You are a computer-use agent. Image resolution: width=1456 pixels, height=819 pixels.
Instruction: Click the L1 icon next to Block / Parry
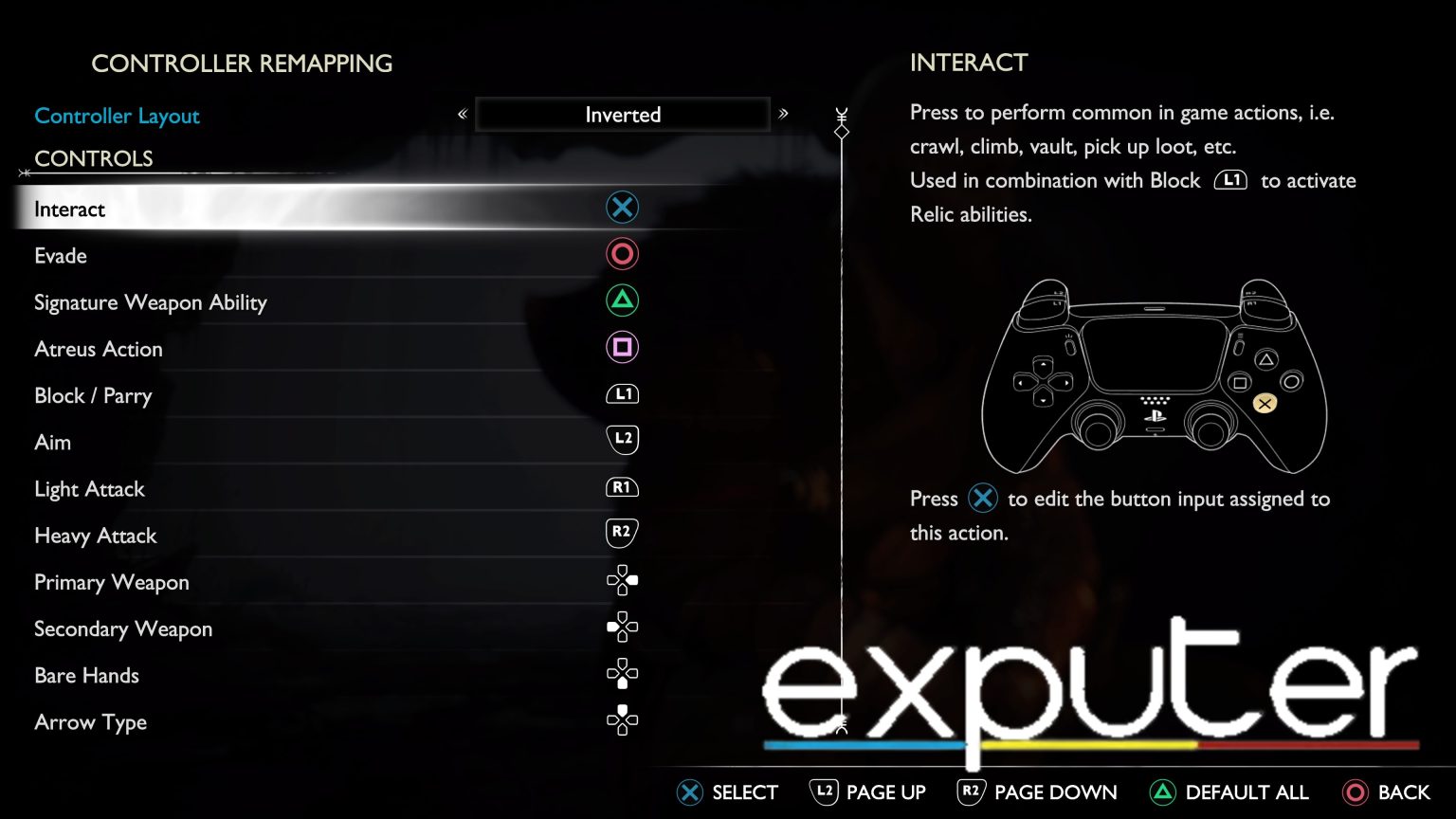[x=622, y=393]
